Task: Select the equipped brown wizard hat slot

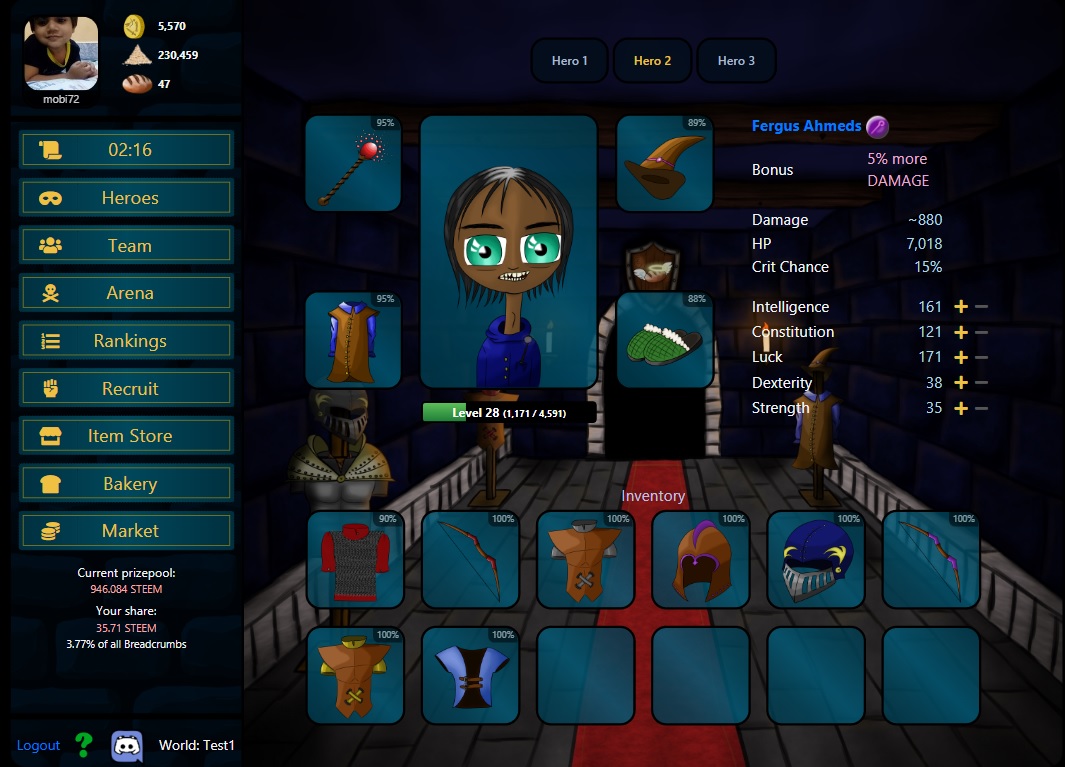Action: click(665, 164)
